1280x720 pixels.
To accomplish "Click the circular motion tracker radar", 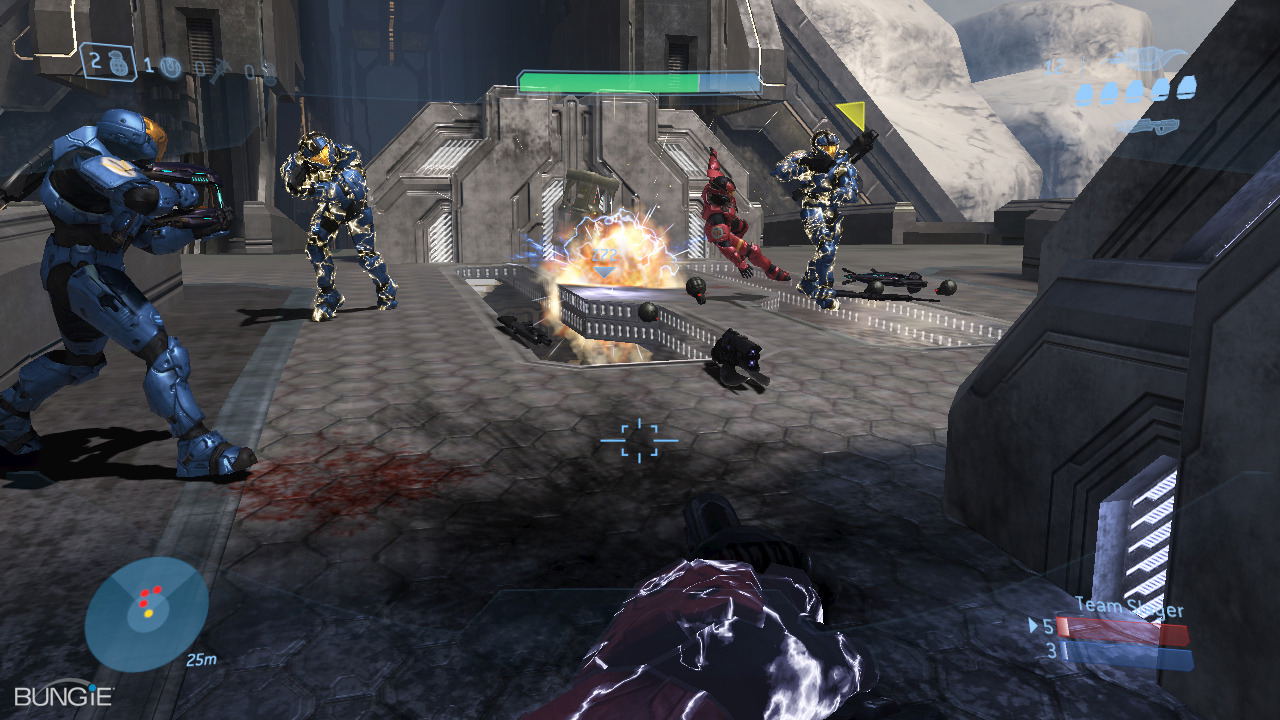I will tap(146, 613).
